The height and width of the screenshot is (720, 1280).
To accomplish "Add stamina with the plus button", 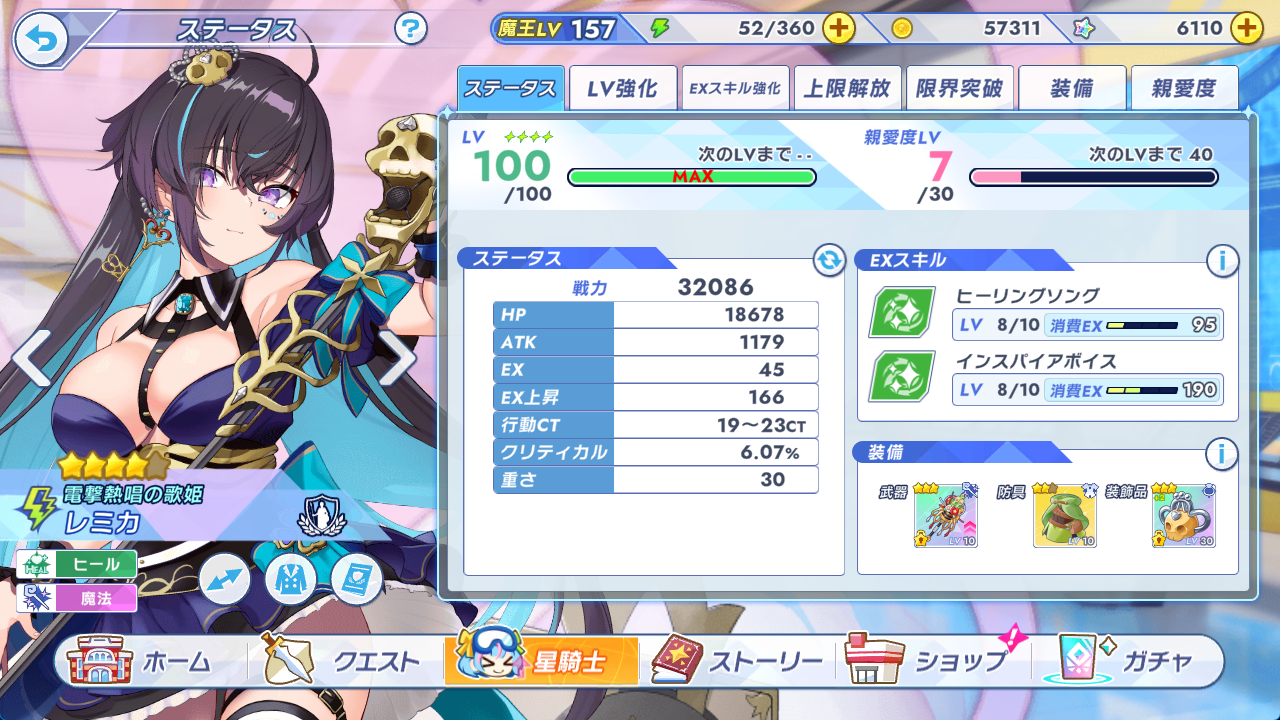I will tap(838, 29).
